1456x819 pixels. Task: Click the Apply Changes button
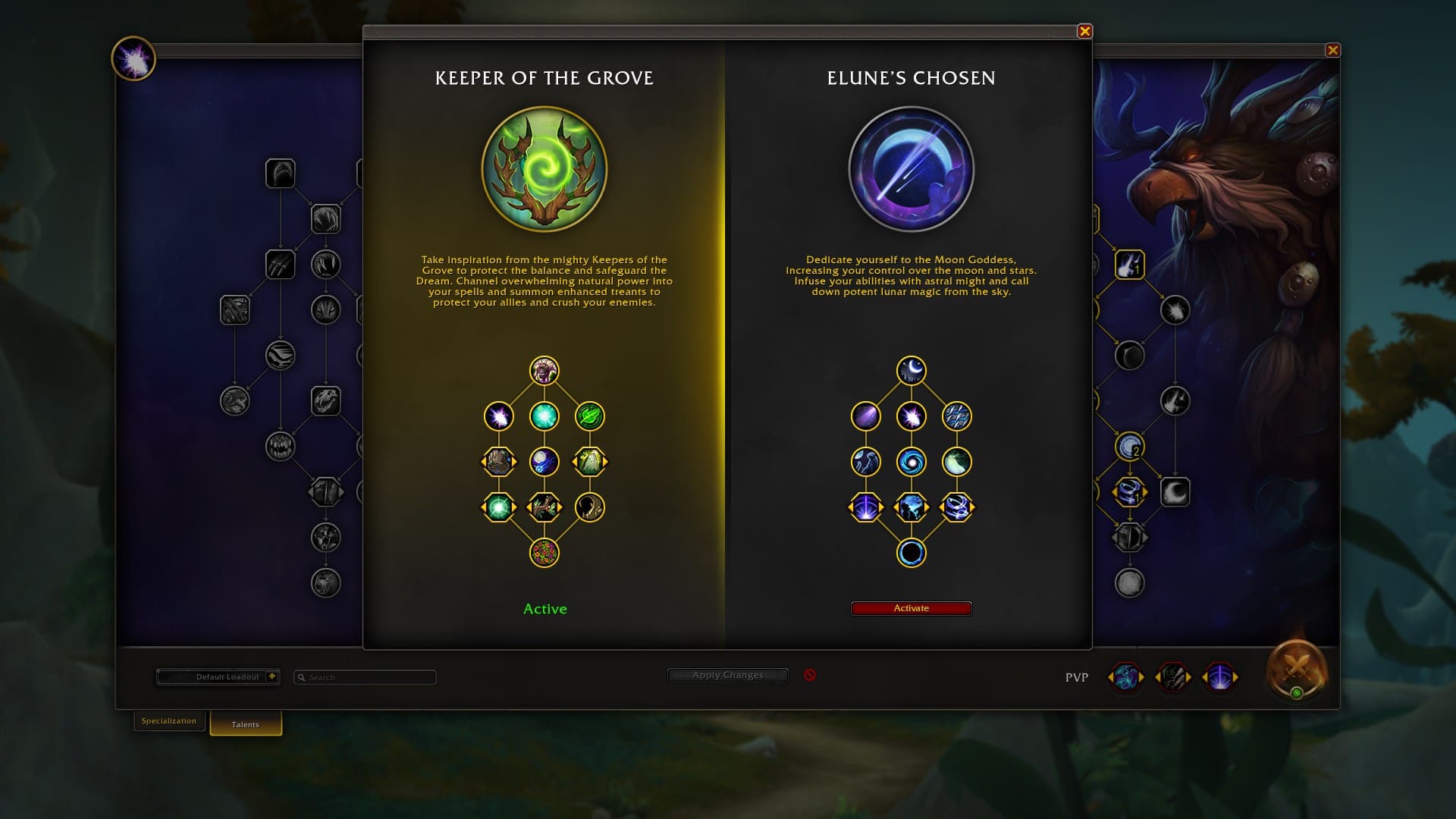pyautogui.click(x=727, y=675)
